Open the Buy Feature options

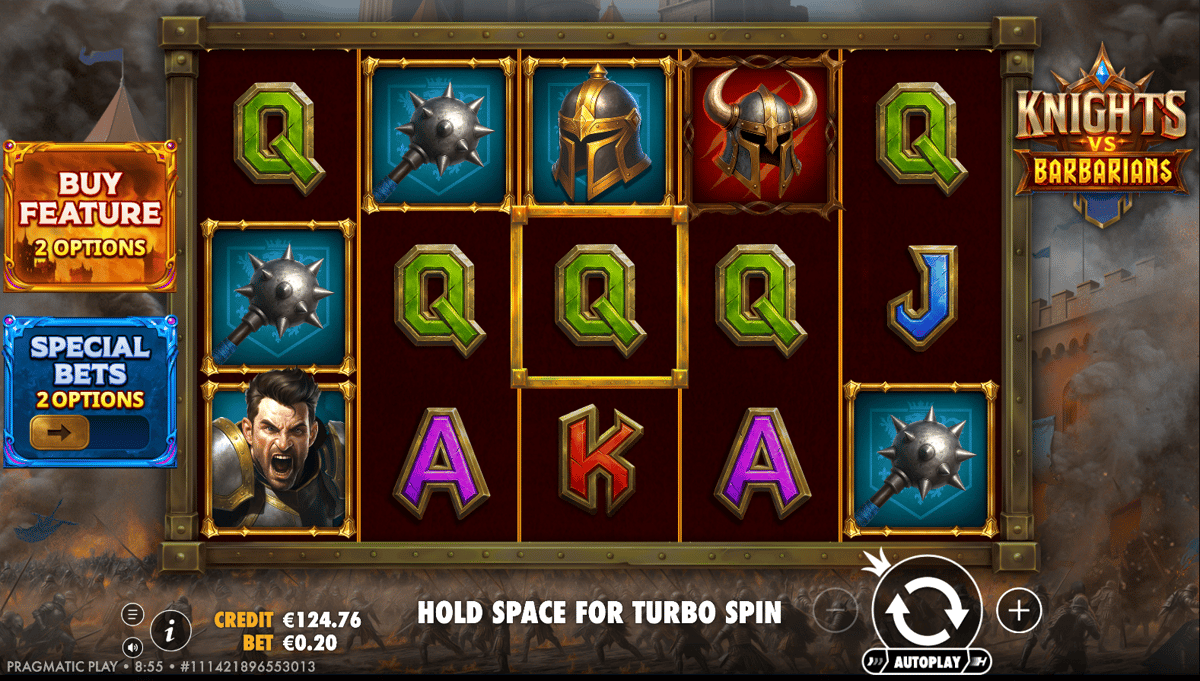(x=90, y=214)
